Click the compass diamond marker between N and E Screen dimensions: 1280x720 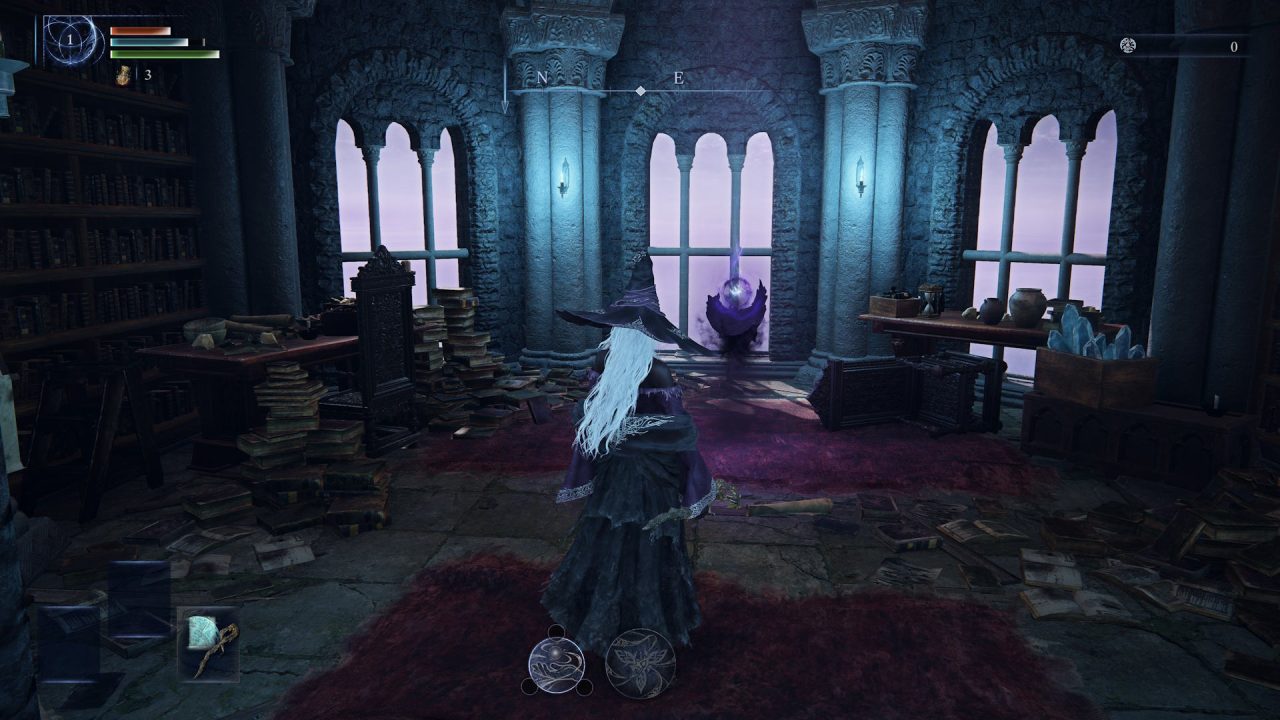pyautogui.click(x=639, y=89)
